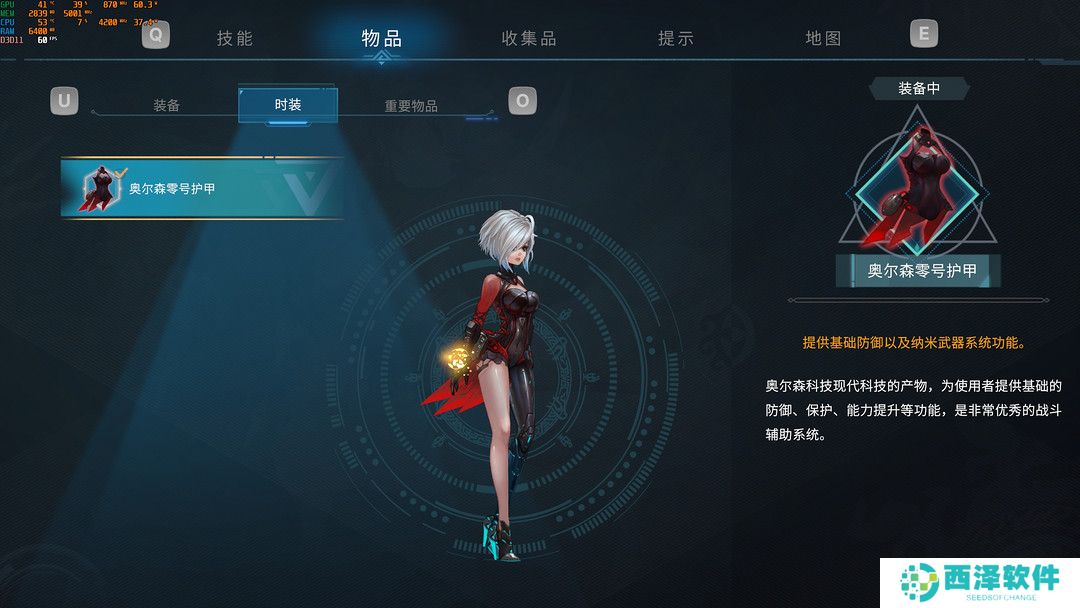Go to the 收集品 tab
The image size is (1080, 608).
529,39
